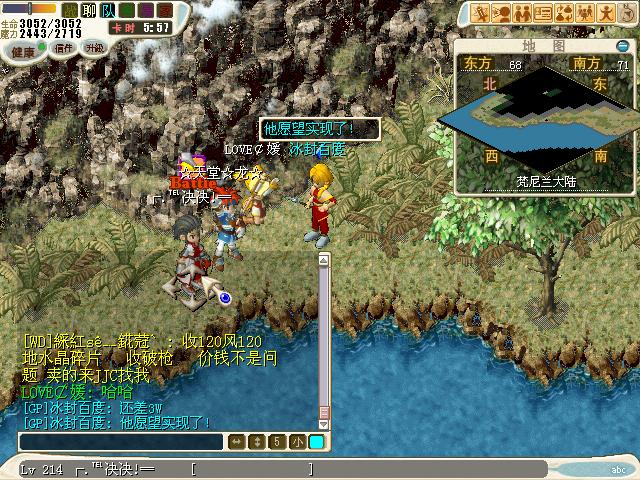Change the chat font size 小 button
Screen dimensions: 640x480
point(297,441)
